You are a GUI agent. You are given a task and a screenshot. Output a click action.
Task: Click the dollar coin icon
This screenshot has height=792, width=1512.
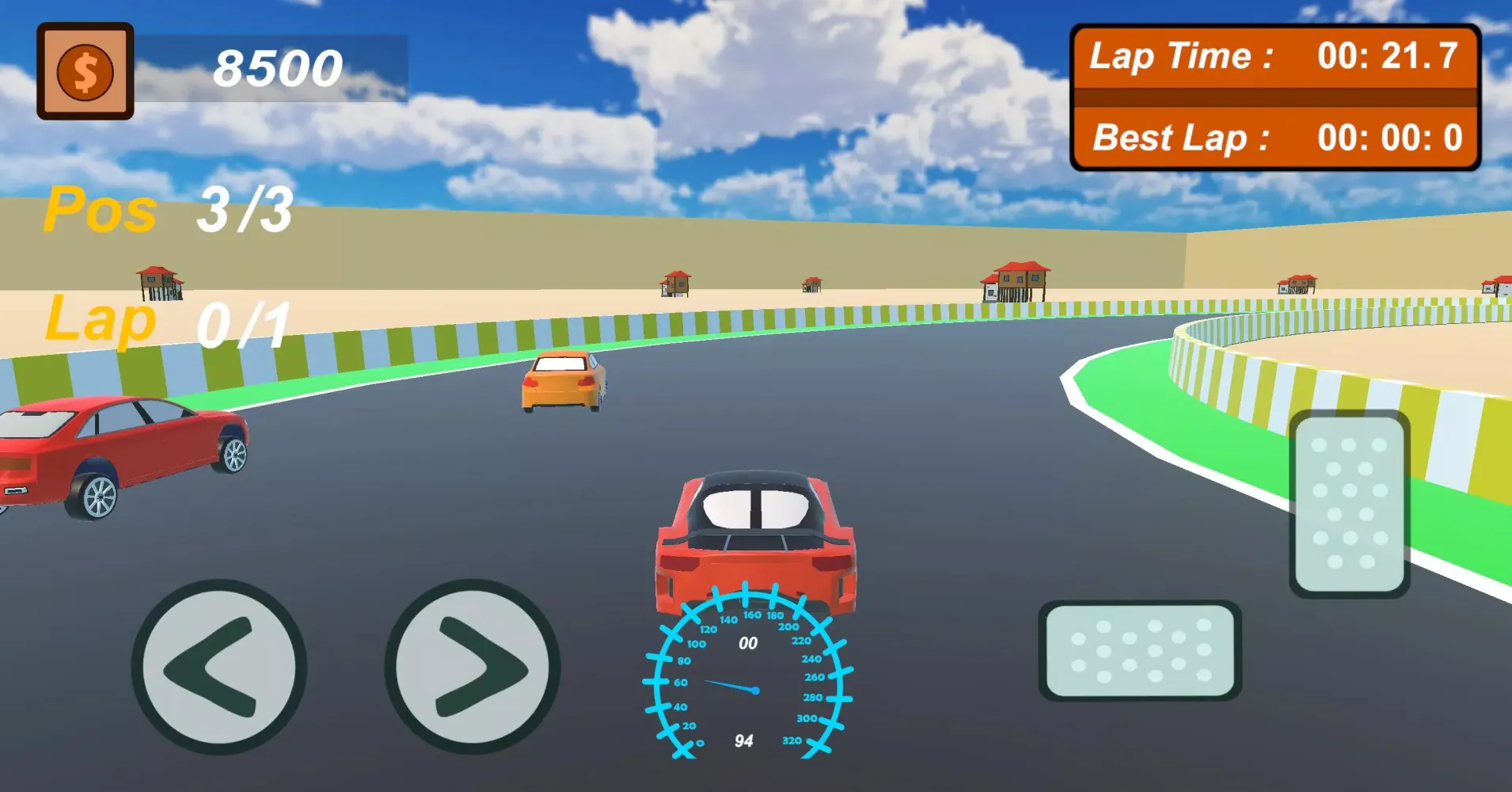click(85, 71)
